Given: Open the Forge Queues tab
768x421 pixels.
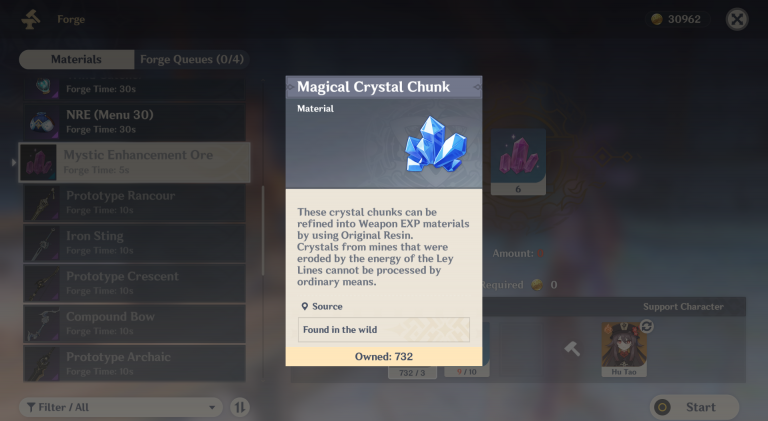Looking at the screenshot, I should (x=191, y=59).
